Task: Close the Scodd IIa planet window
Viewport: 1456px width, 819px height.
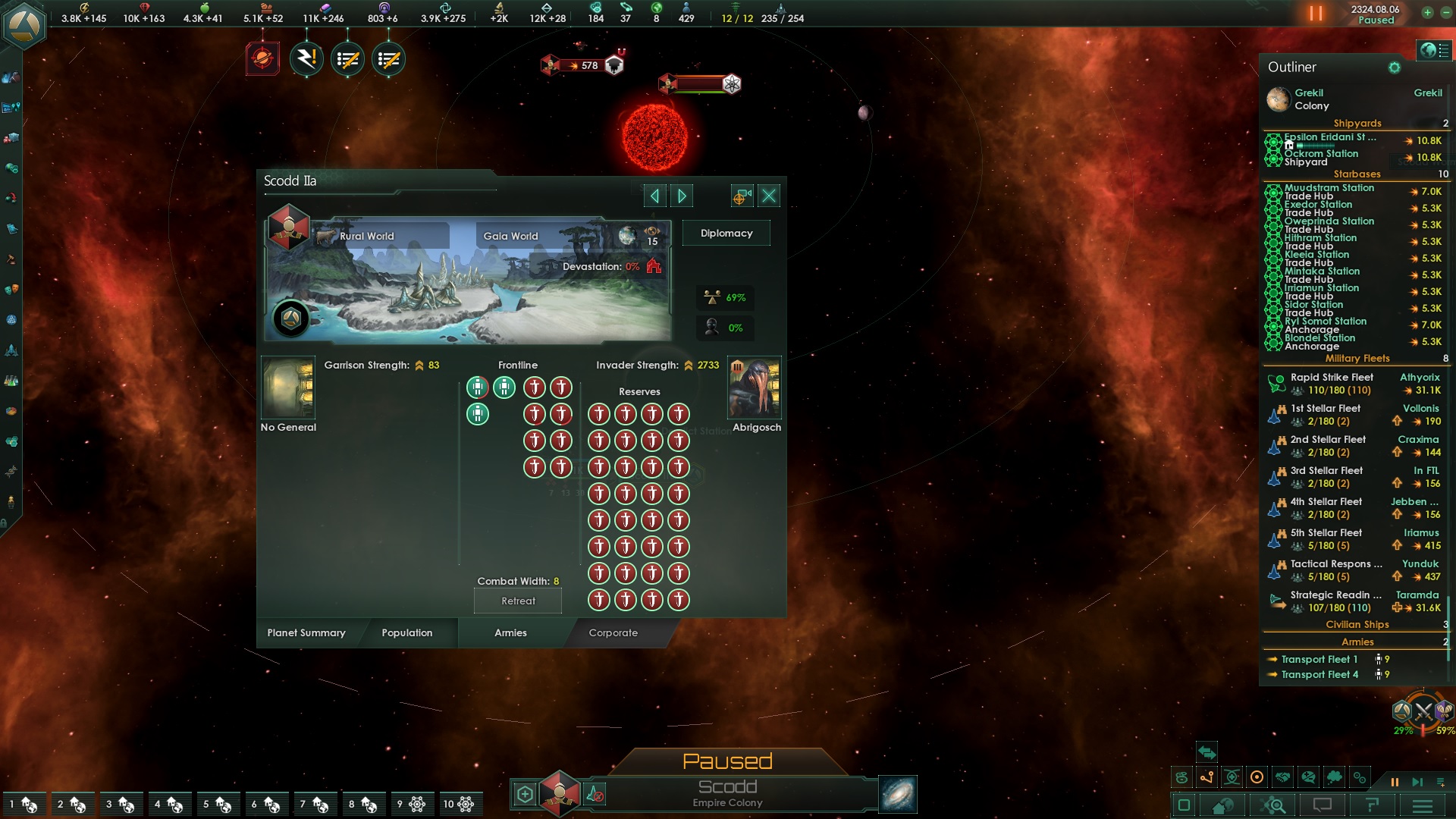Action: pos(769,196)
